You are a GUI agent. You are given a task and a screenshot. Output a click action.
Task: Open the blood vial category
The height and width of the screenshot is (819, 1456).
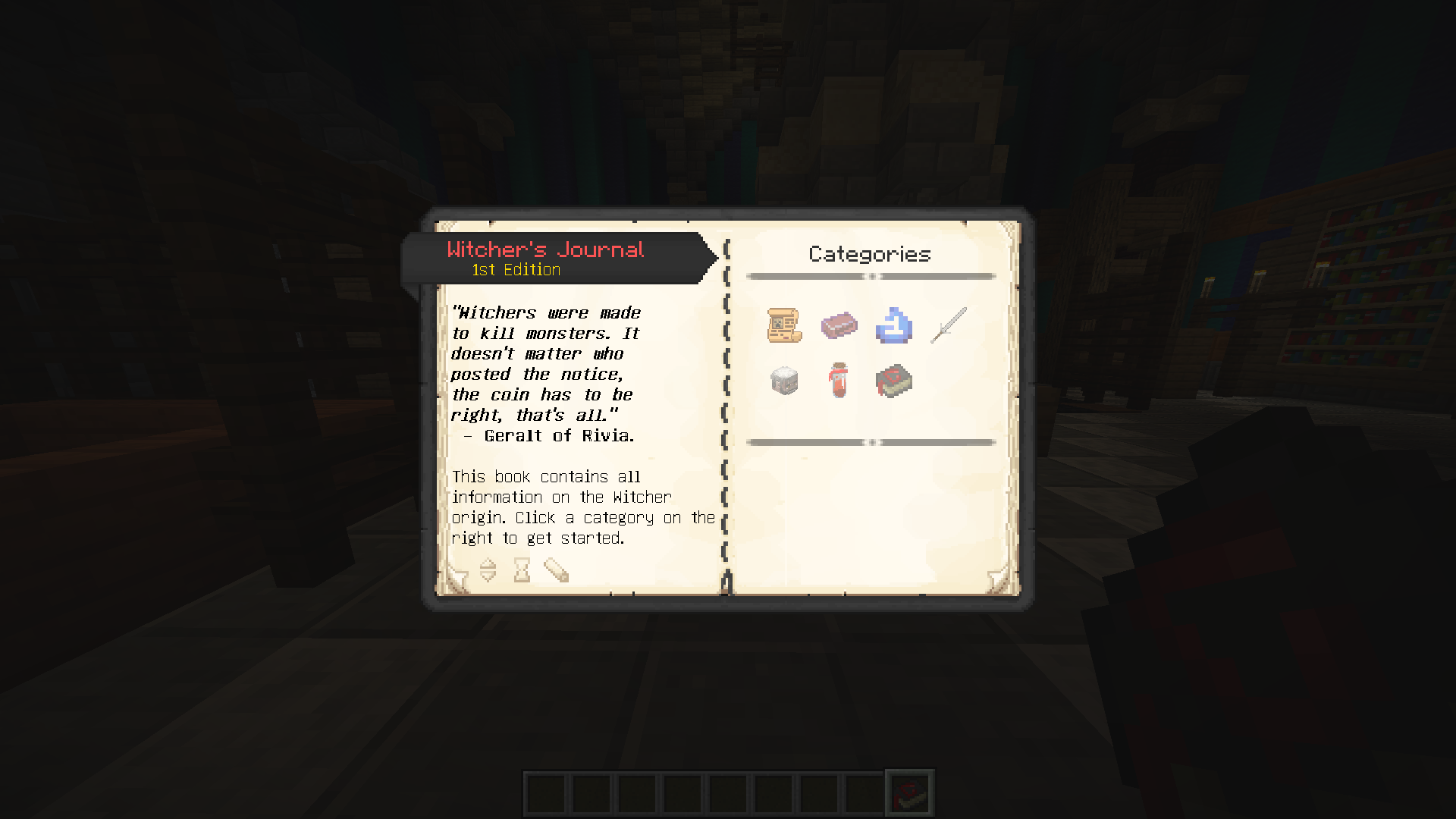tap(839, 381)
